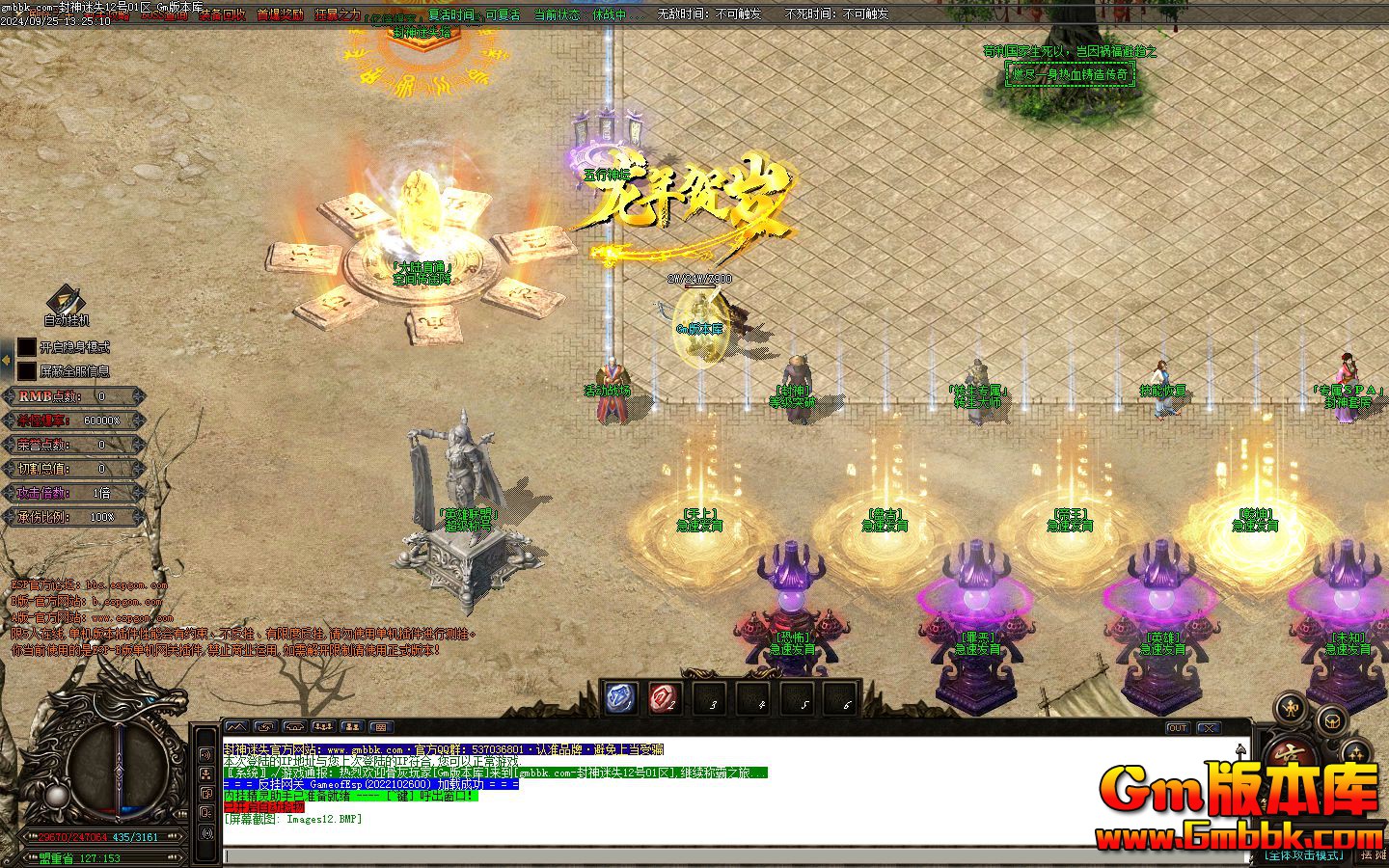Select the 狂暴之力 menu entry

point(338,15)
